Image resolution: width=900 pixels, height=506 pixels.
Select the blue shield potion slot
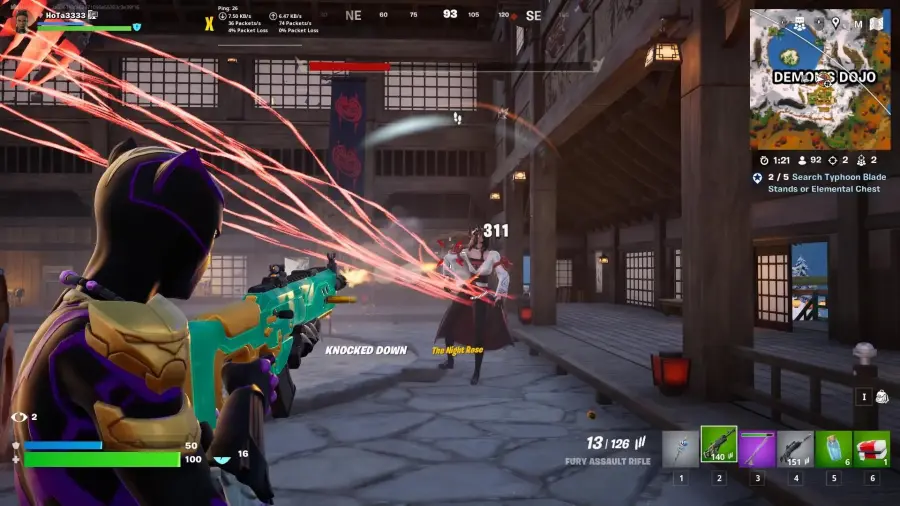833,448
